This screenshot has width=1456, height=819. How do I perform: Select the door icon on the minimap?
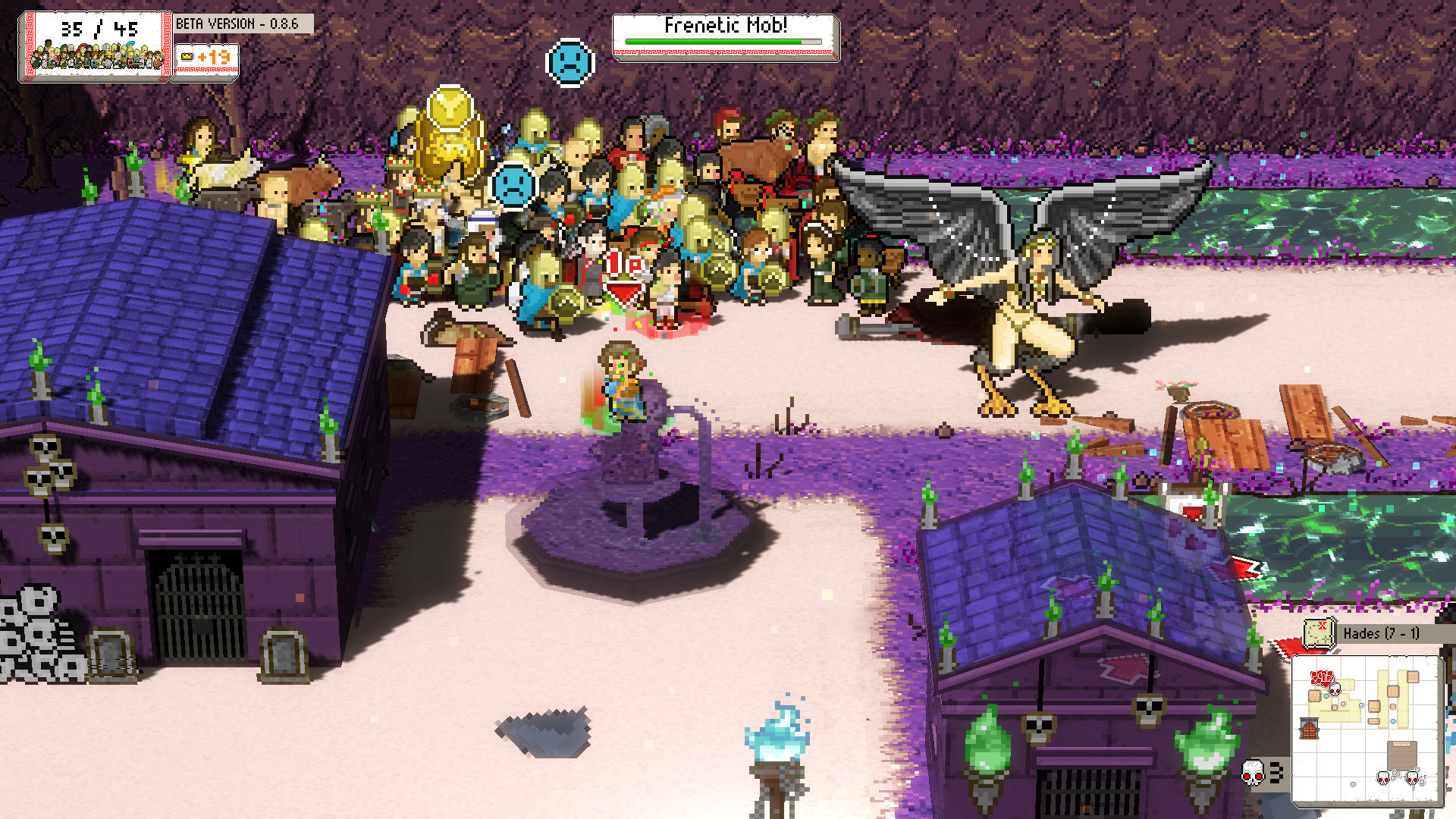click(1309, 727)
